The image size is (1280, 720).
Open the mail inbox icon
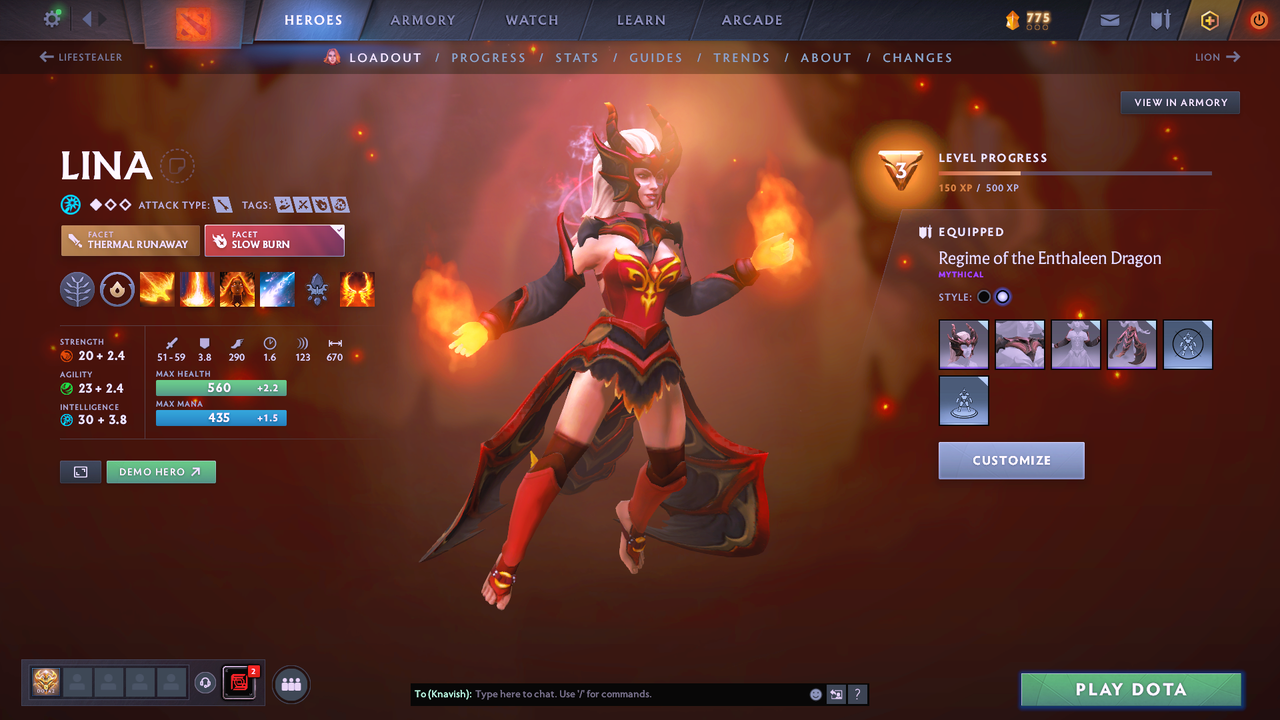click(1108, 20)
